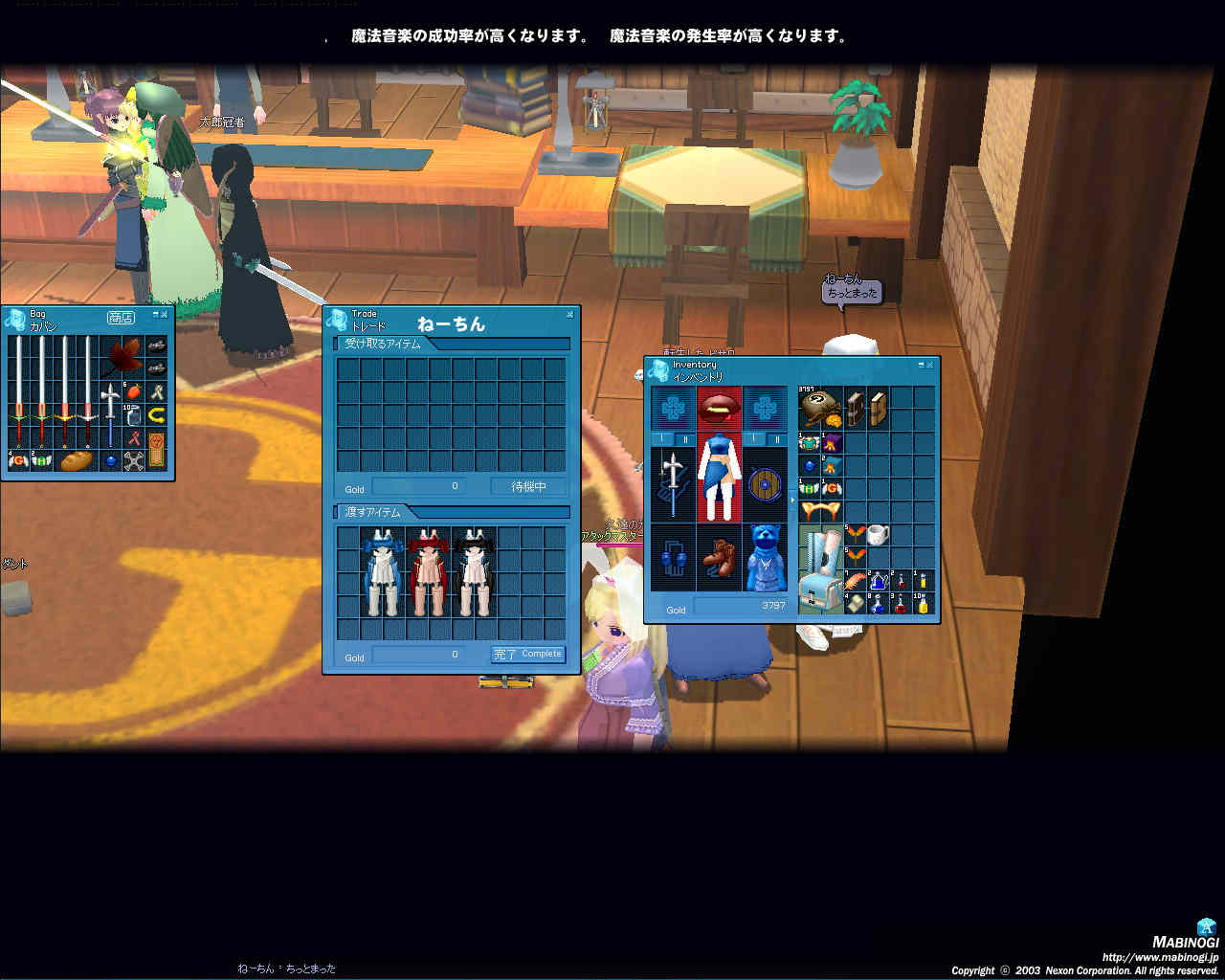Close the Trade window
The height and width of the screenshot is (980, 1225).
(570, 314)
